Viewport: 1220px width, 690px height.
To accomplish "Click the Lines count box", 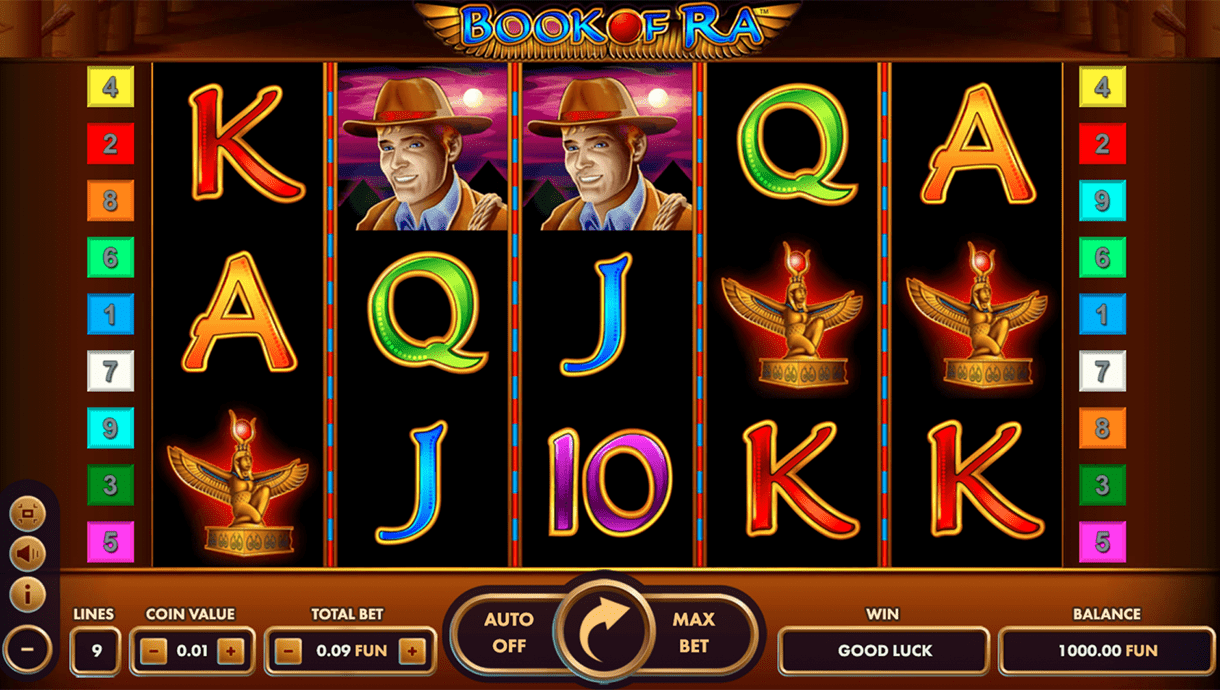I will point(96,651).
